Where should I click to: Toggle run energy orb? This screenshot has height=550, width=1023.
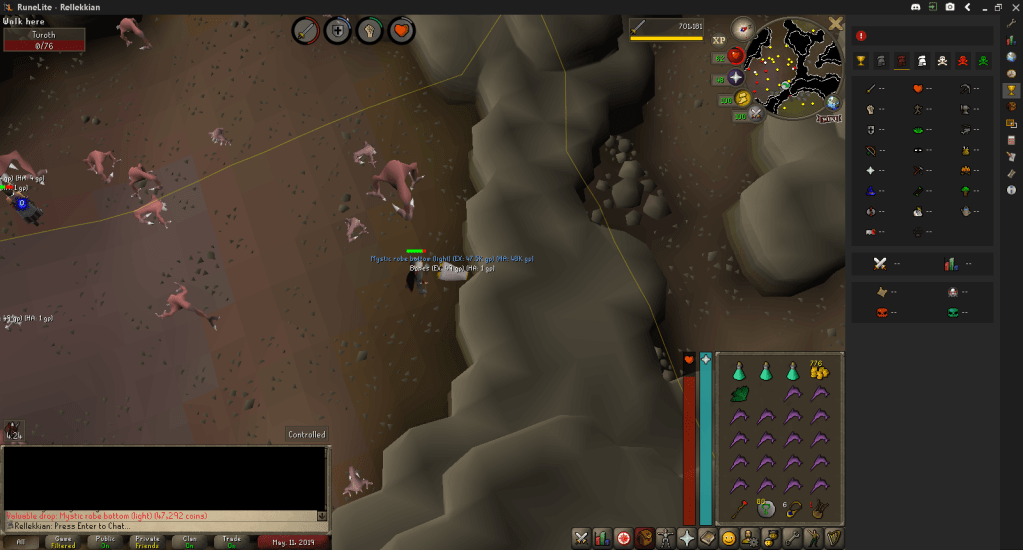[x=743, y=98]
